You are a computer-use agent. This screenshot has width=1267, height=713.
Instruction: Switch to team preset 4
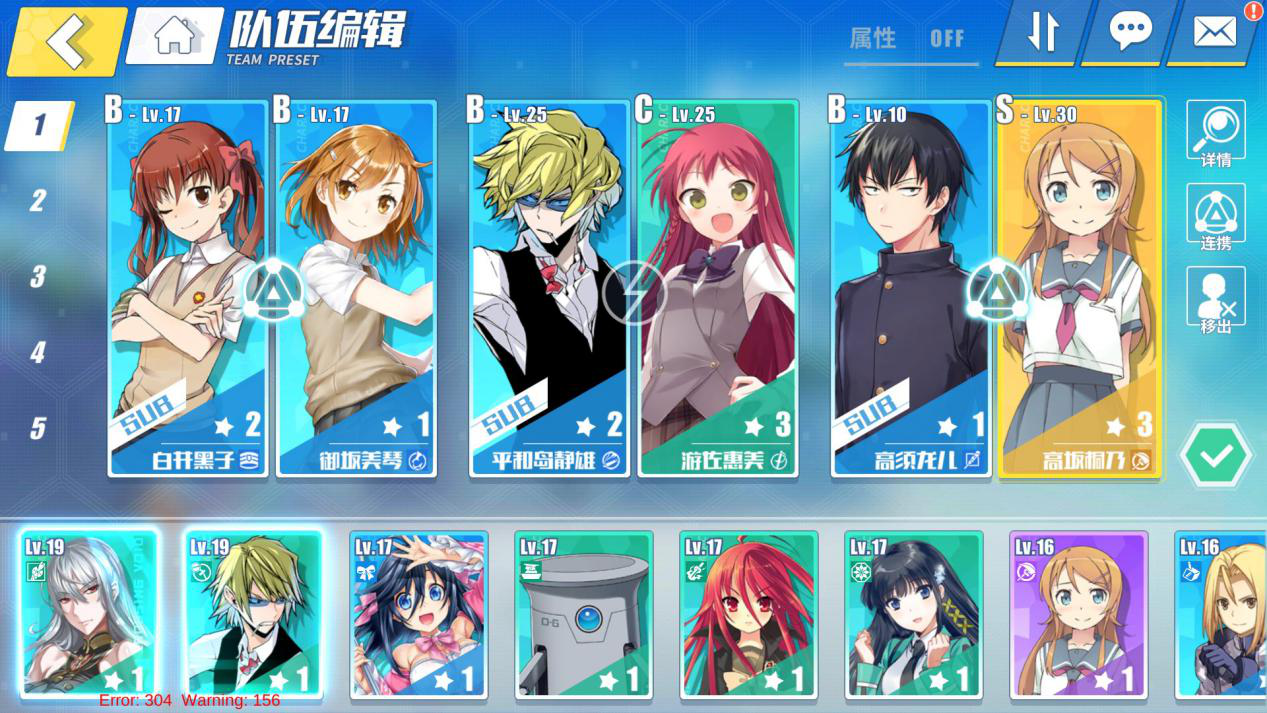coord(38,352)
